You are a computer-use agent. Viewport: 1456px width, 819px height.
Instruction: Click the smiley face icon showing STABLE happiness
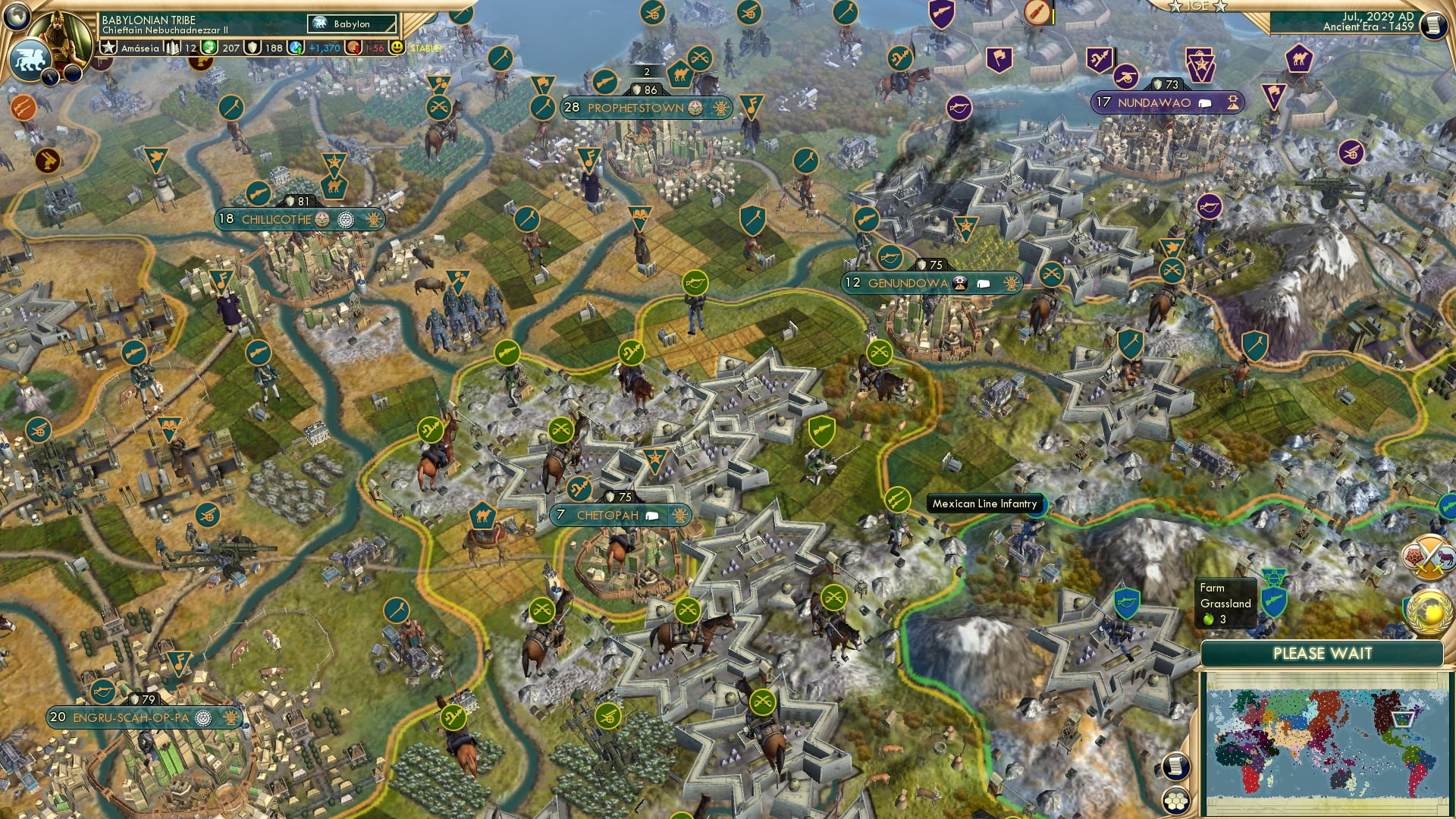(x=397, y=47)
